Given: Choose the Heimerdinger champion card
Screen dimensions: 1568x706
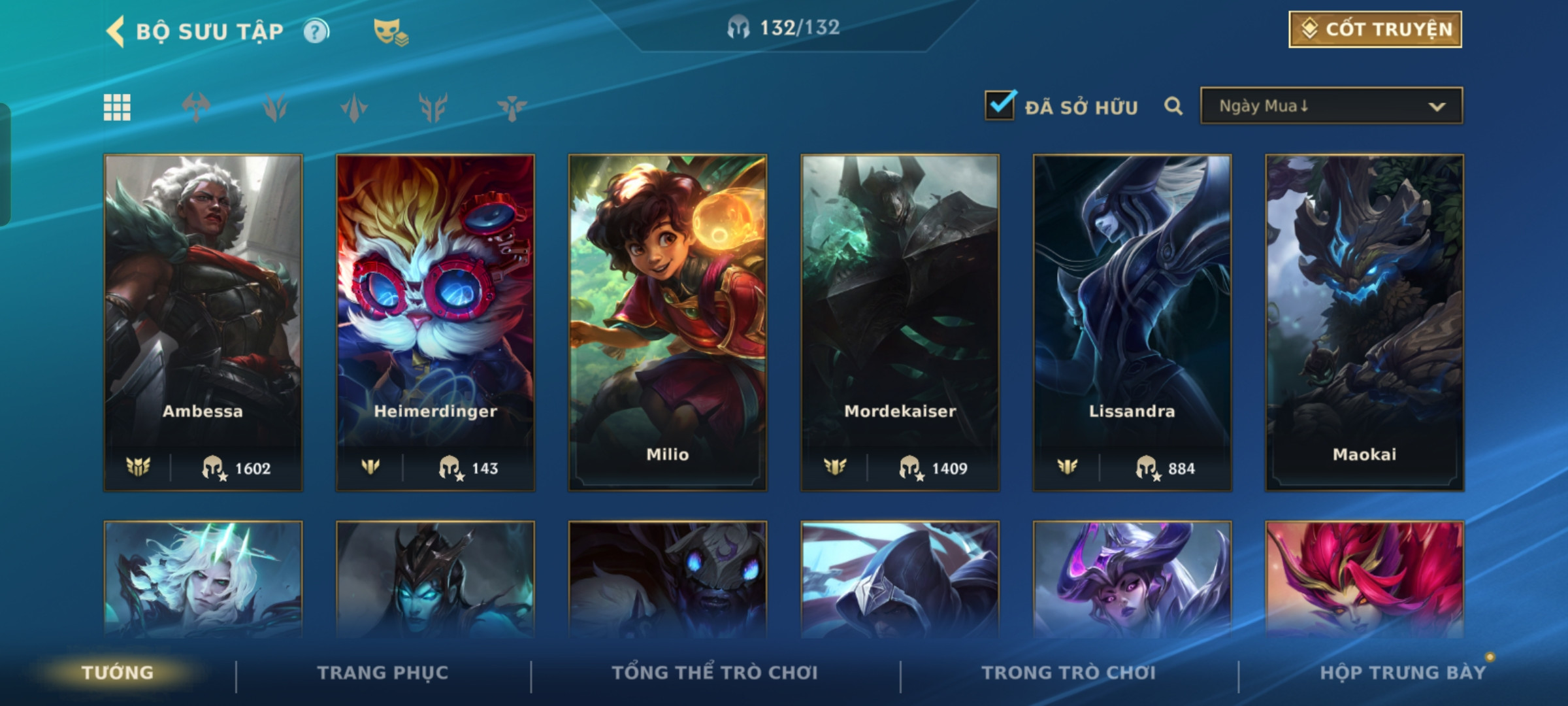Looking at the screenshot, I should point(435,322).
